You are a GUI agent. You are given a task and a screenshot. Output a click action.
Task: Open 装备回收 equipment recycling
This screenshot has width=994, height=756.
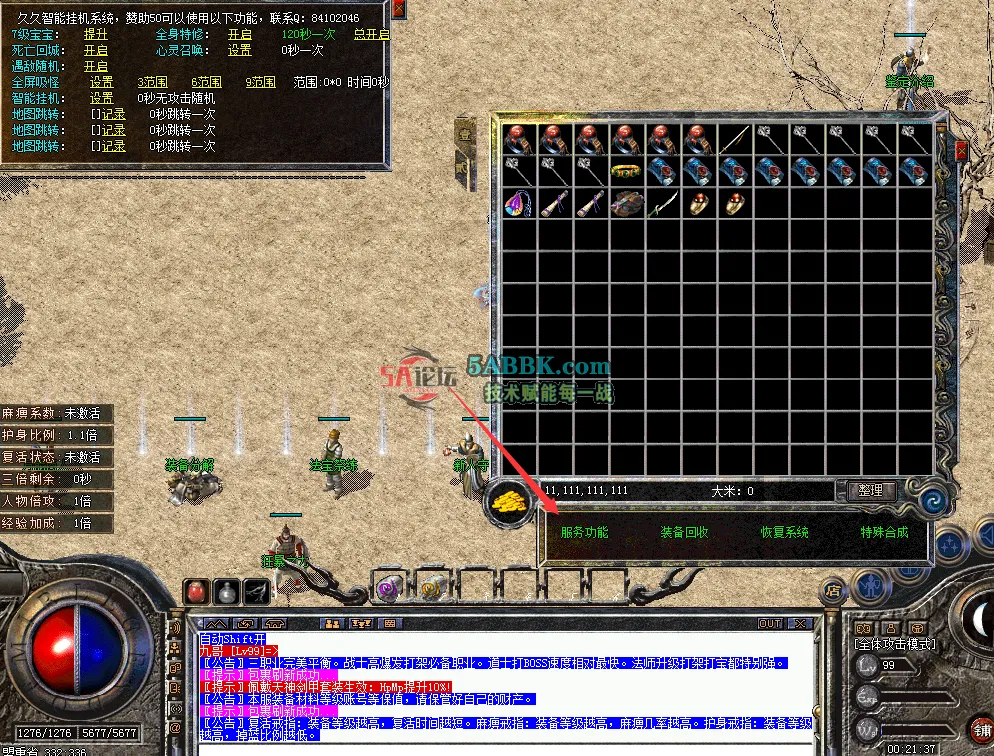684,533
